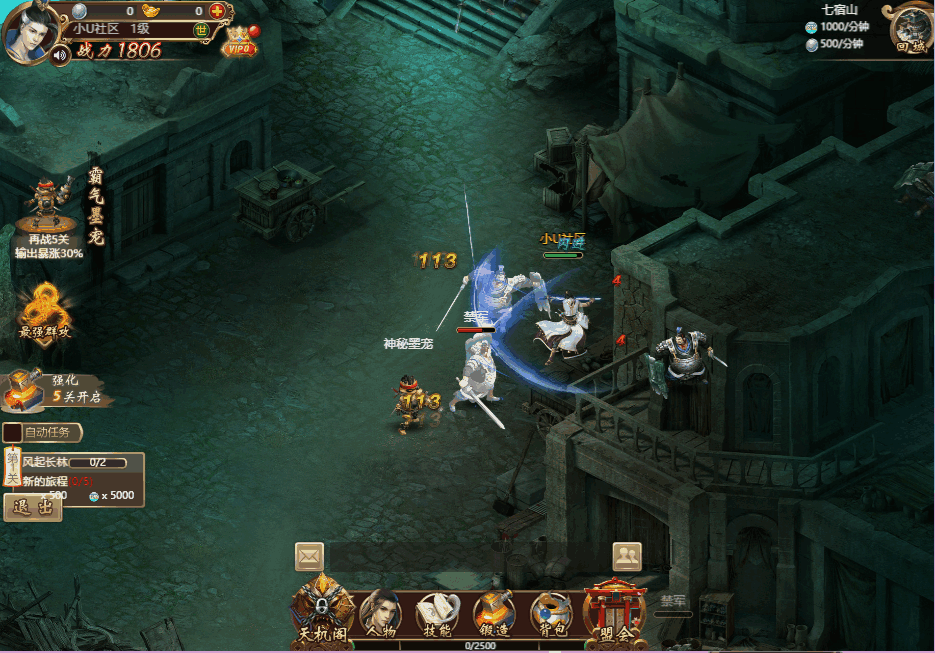935x653 pixels.
Task: Click the green 世 world badge
Action: pos(201,30)
